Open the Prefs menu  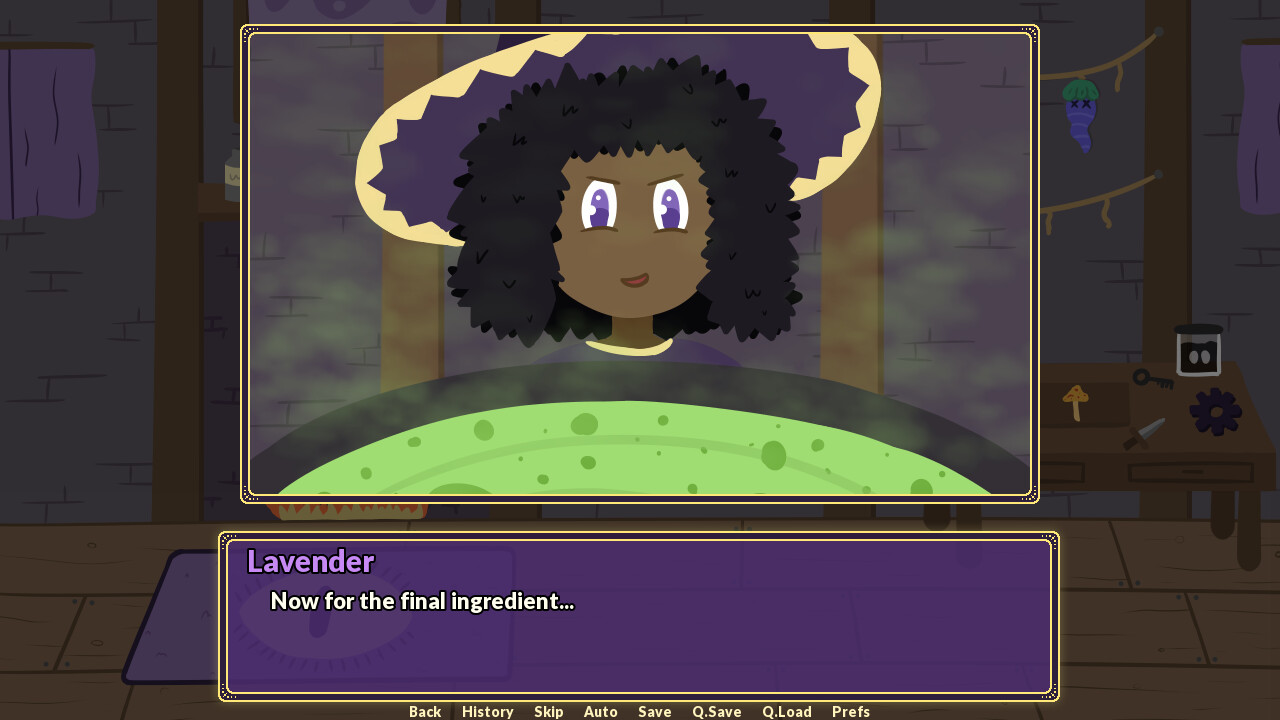851,711
